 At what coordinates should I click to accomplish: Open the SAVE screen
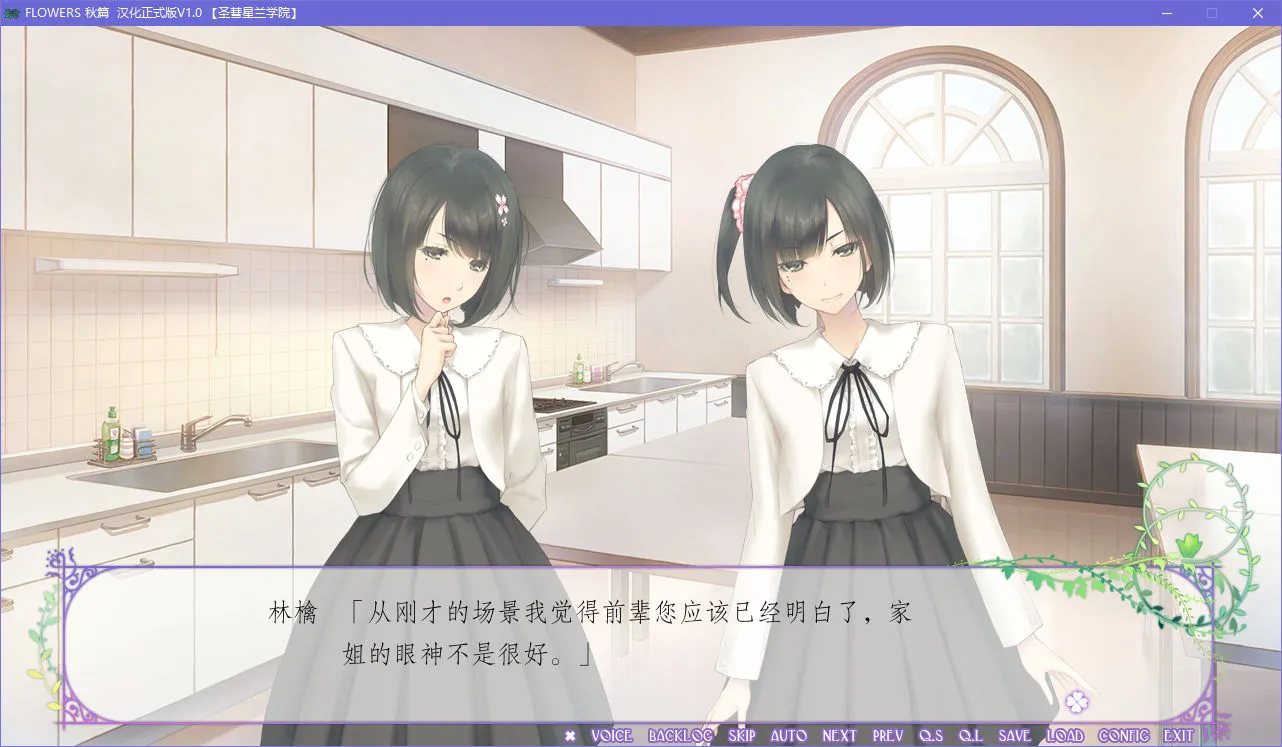1016,736
